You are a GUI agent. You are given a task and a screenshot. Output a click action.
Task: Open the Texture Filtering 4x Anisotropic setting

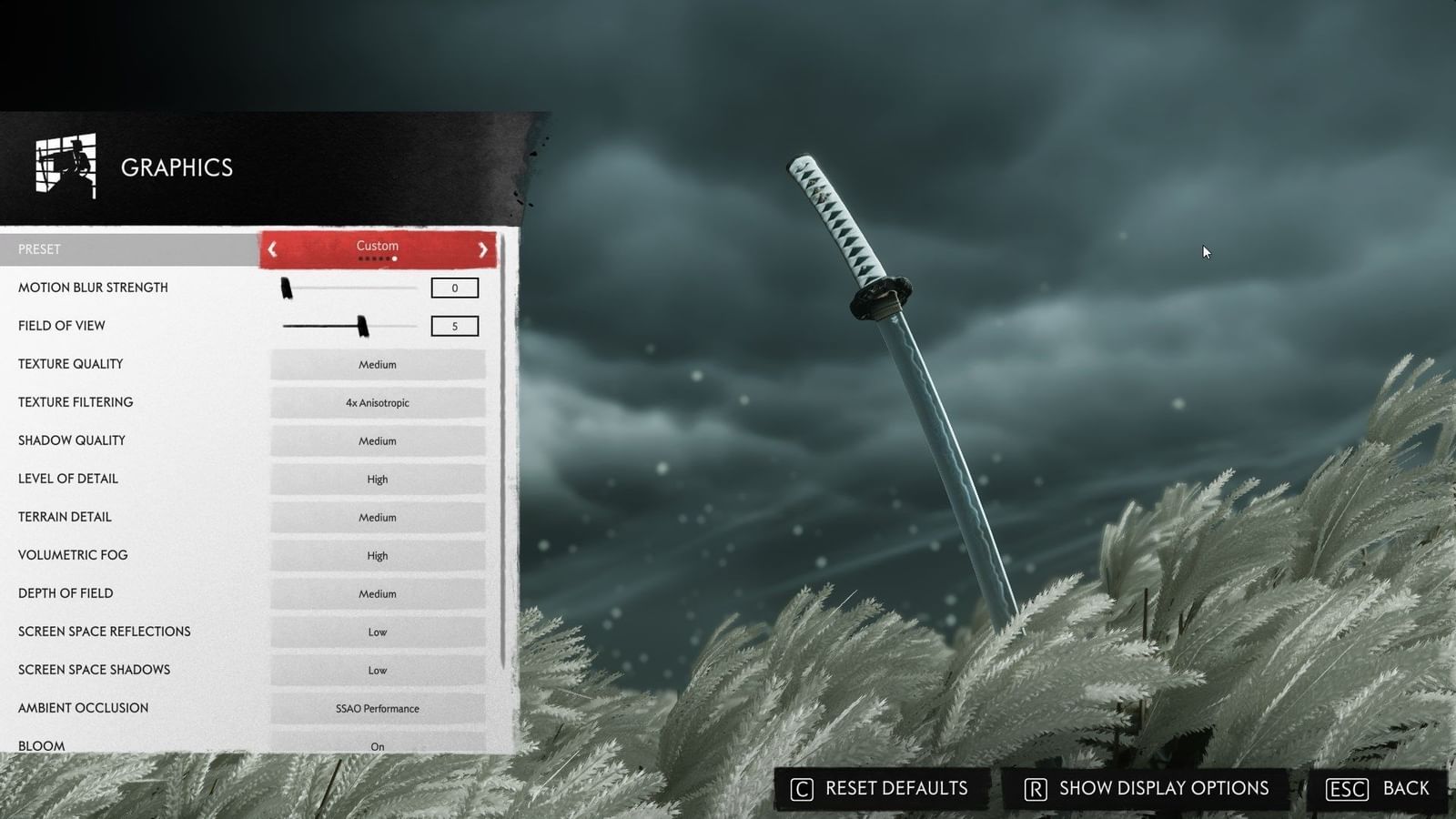[x=378, y=402]
